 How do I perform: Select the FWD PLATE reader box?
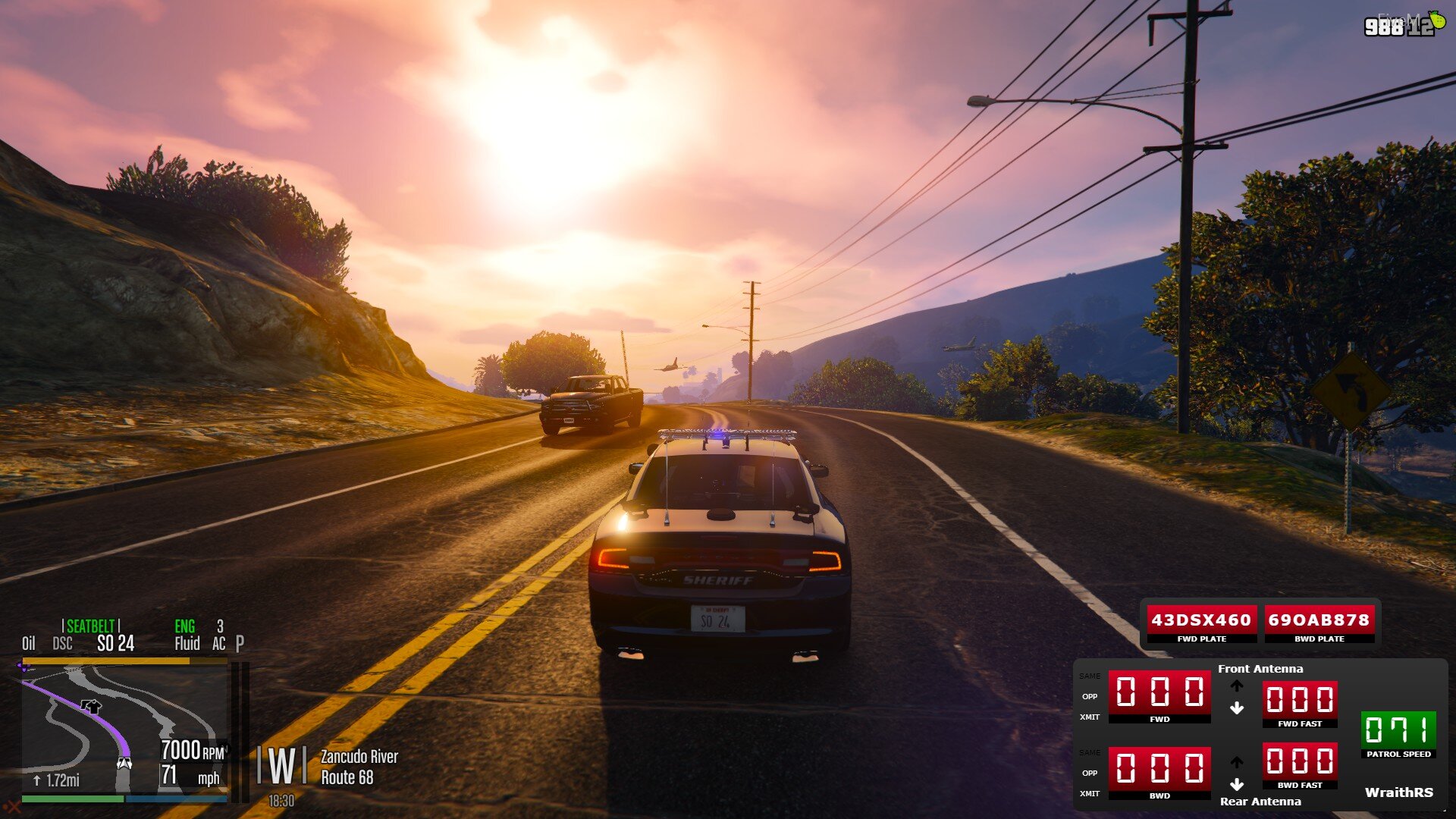tap(1201, 622)
